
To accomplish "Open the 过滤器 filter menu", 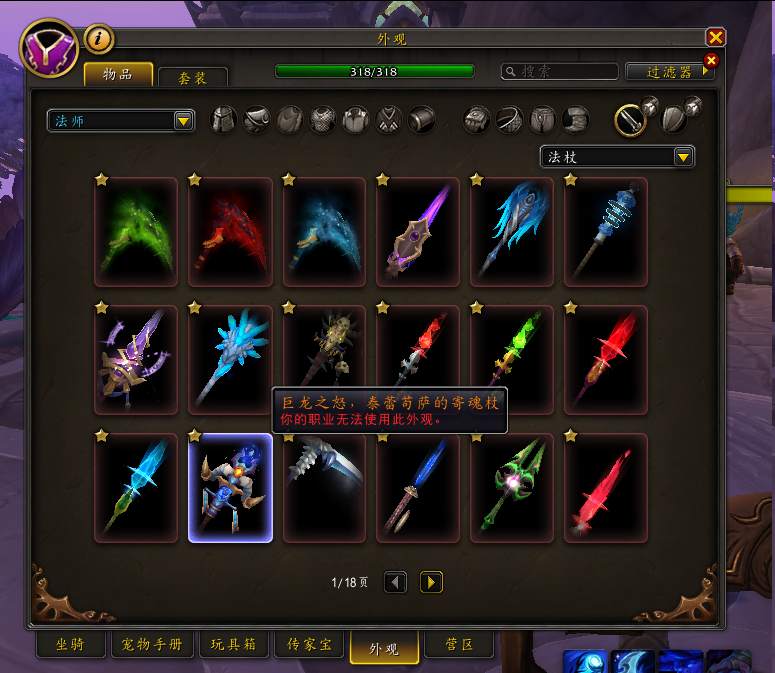I will click(x=670, y=72).
